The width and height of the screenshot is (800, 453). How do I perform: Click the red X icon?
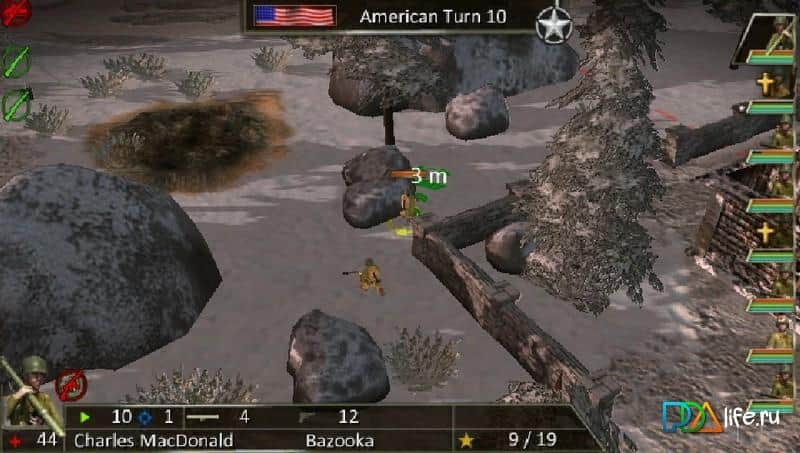14,10
